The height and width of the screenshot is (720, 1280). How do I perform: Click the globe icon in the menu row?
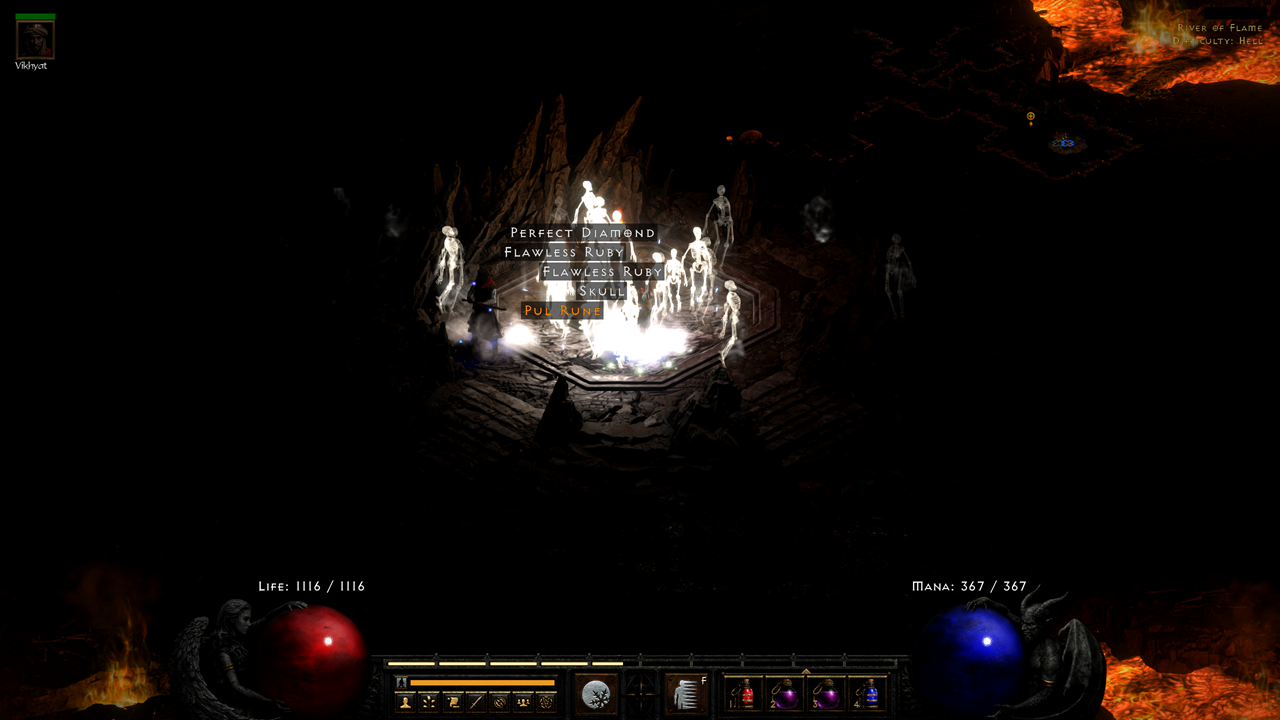pos(500,701)
